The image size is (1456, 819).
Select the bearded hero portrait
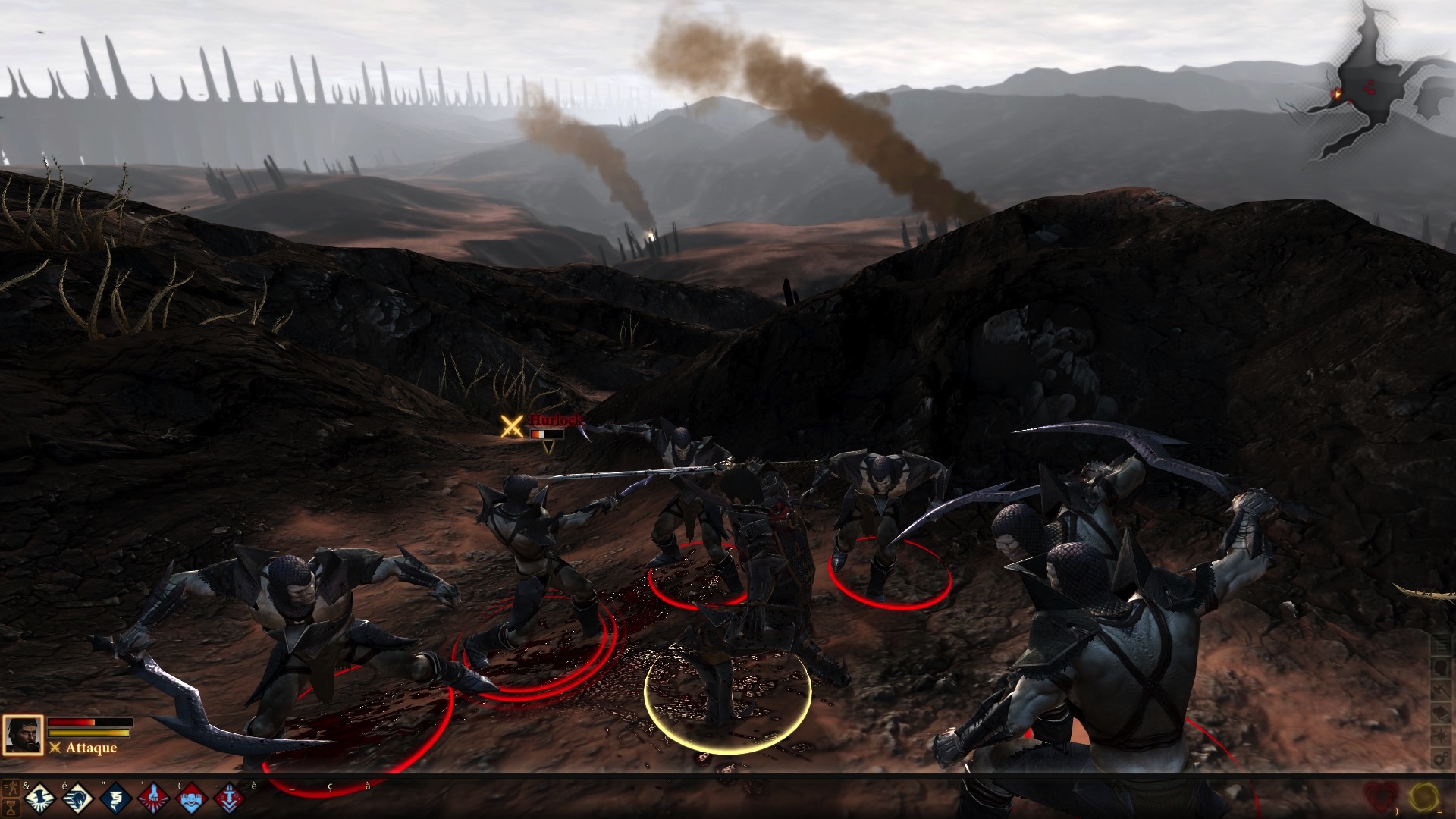23,736
